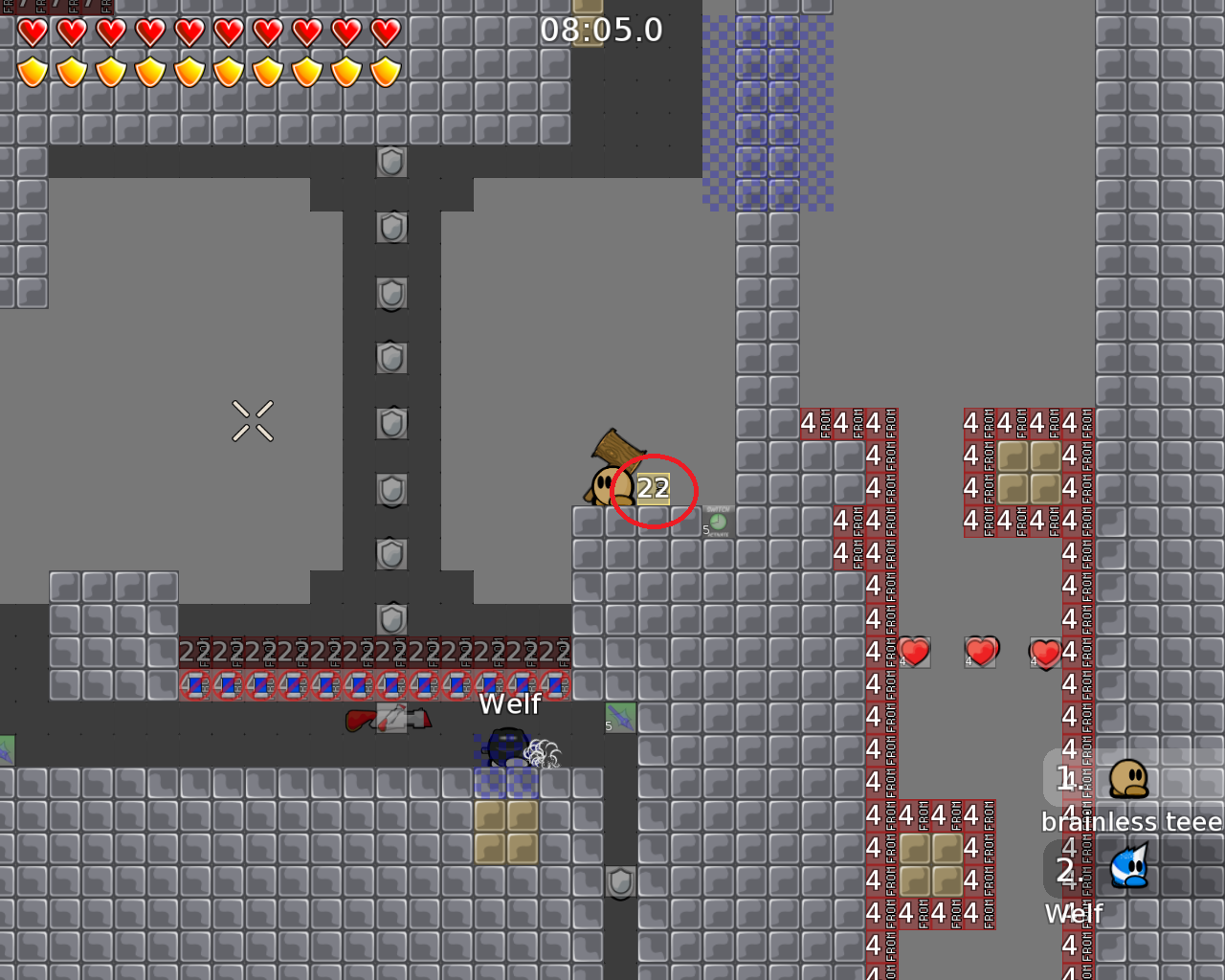Screen dimensions: 1225x980
Task: Click the 'brainless teee' name text
Action: click(1132, 821)
